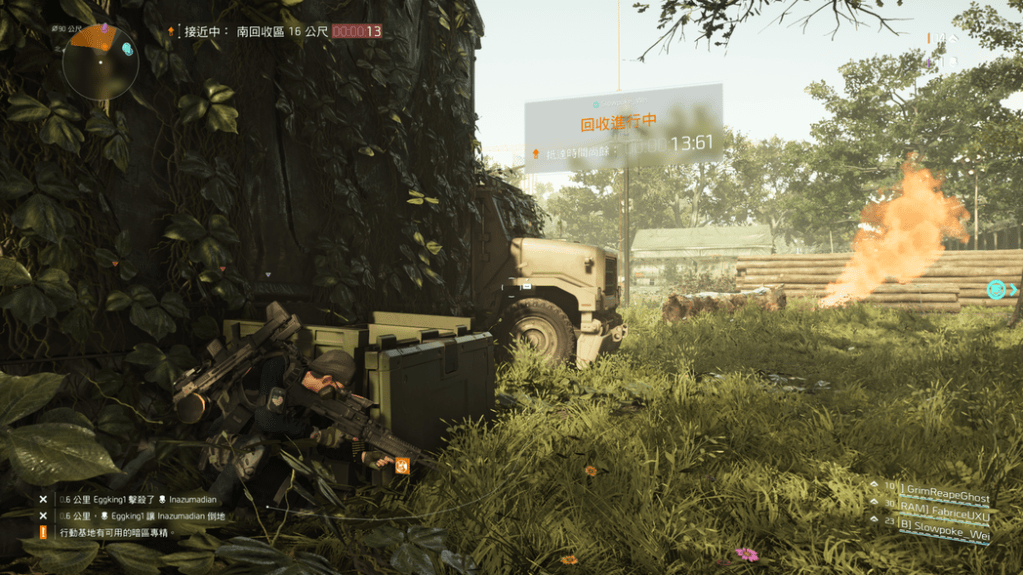
Task: Open the circular minimap
Action: coord(100,61)
